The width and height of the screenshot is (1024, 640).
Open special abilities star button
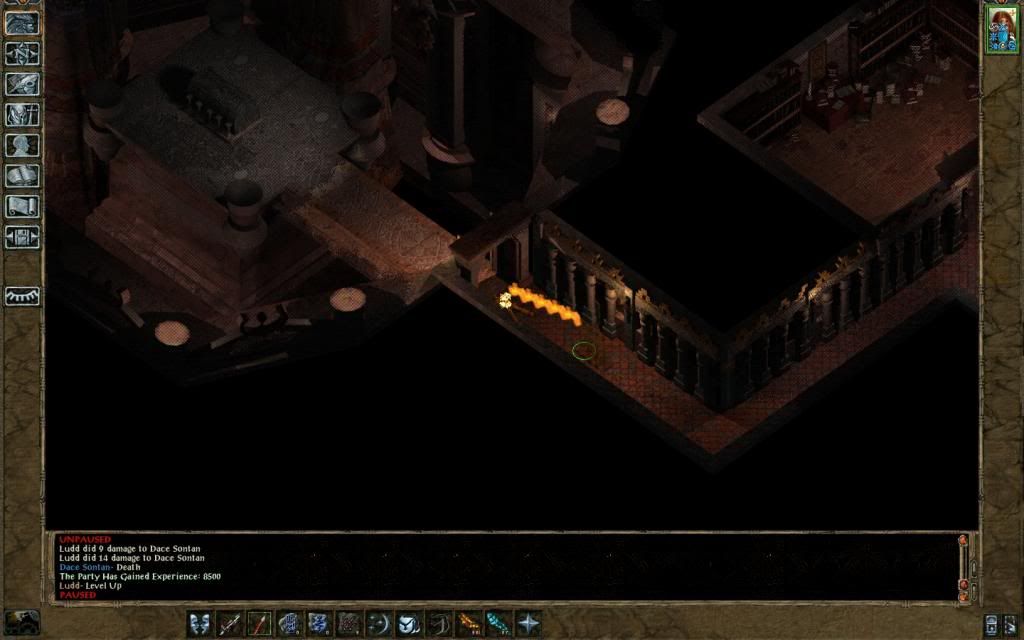[528, 624]
